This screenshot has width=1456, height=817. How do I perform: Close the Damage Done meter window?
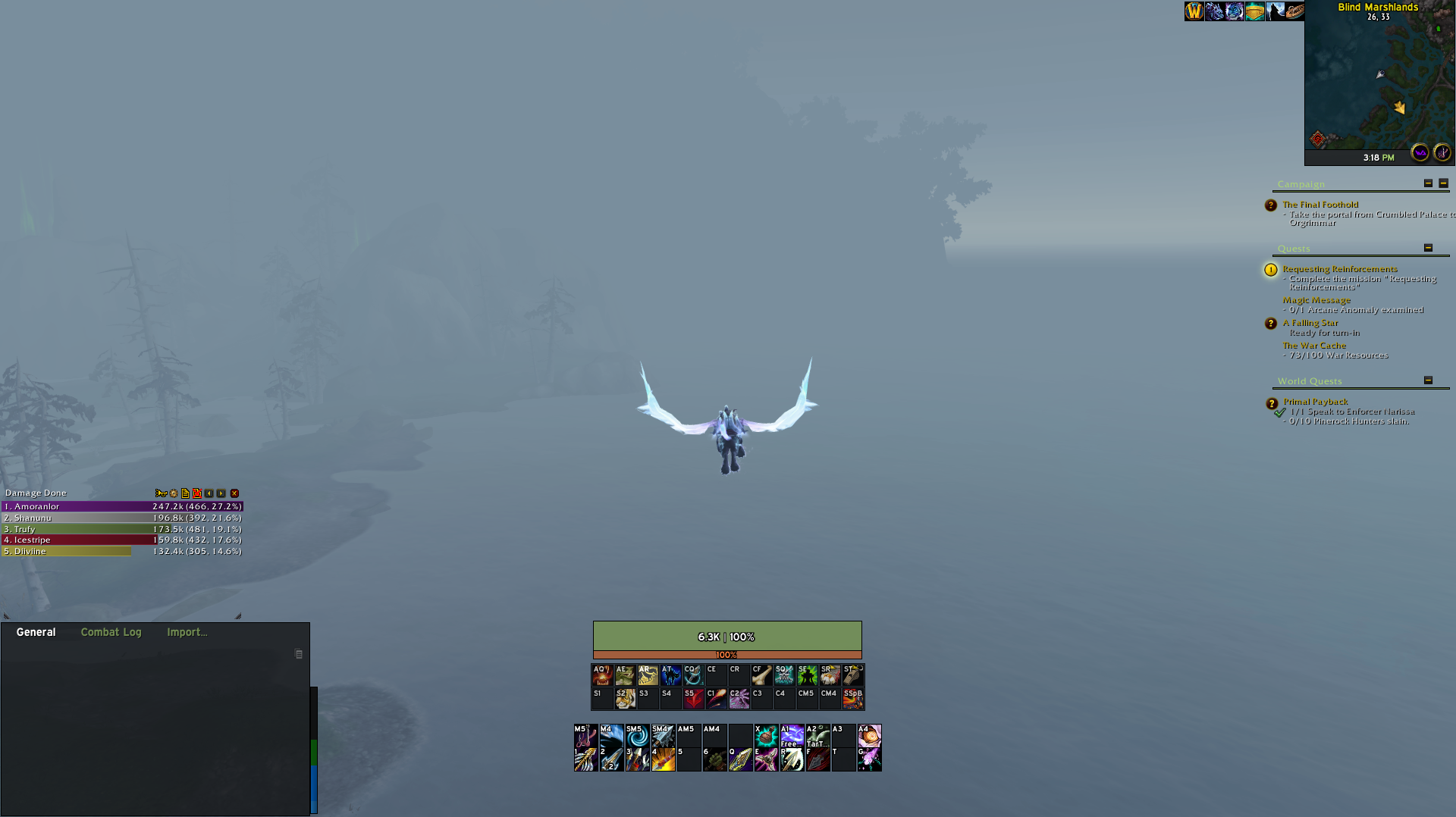(234, 493)
